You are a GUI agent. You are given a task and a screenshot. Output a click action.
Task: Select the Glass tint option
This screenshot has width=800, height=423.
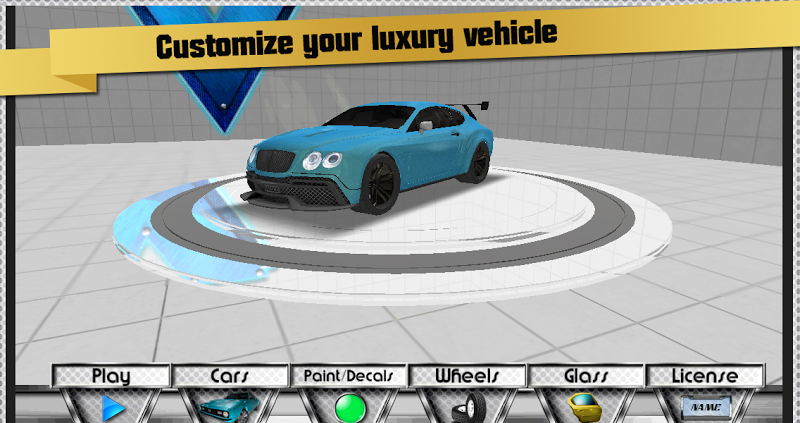(x=587, y=395)
